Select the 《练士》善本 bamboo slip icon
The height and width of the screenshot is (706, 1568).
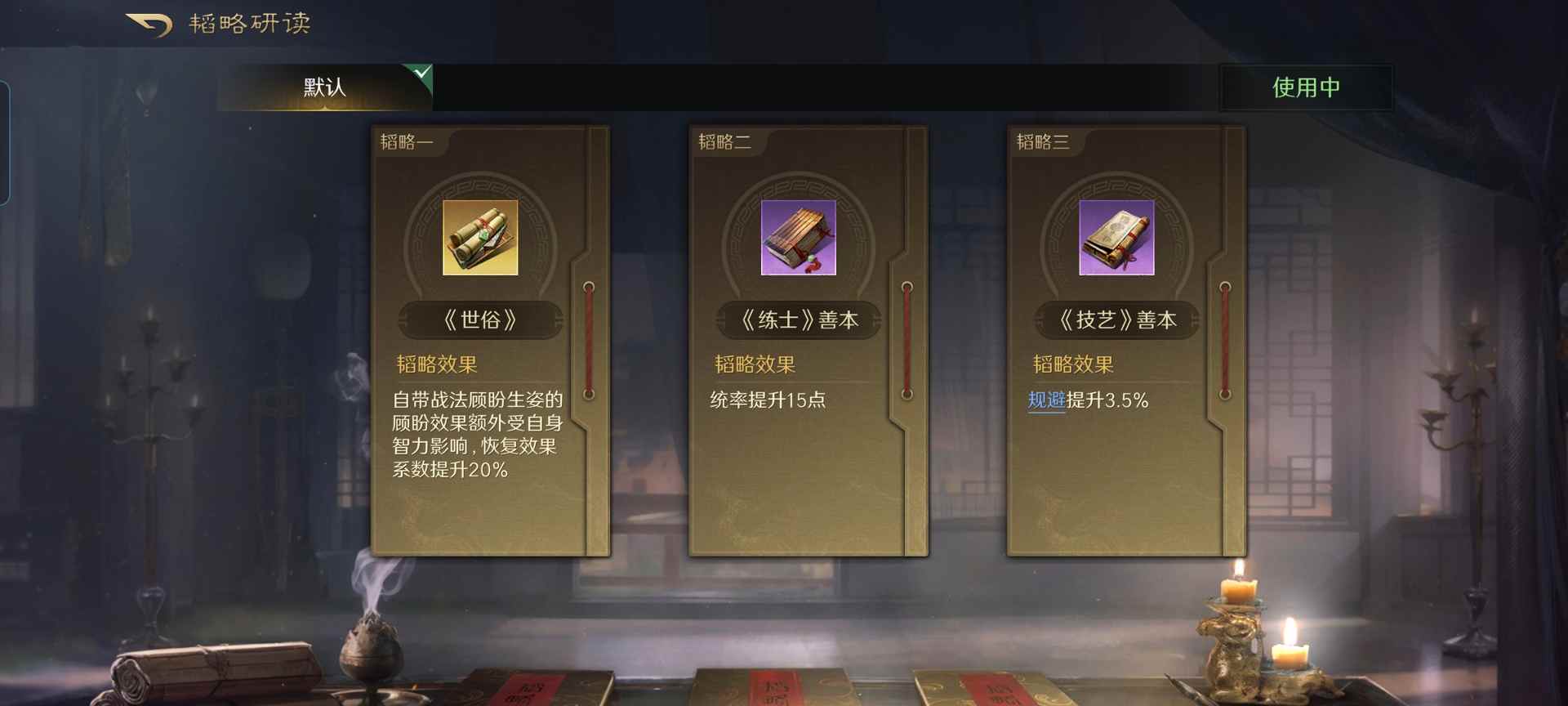click(798, 237)
